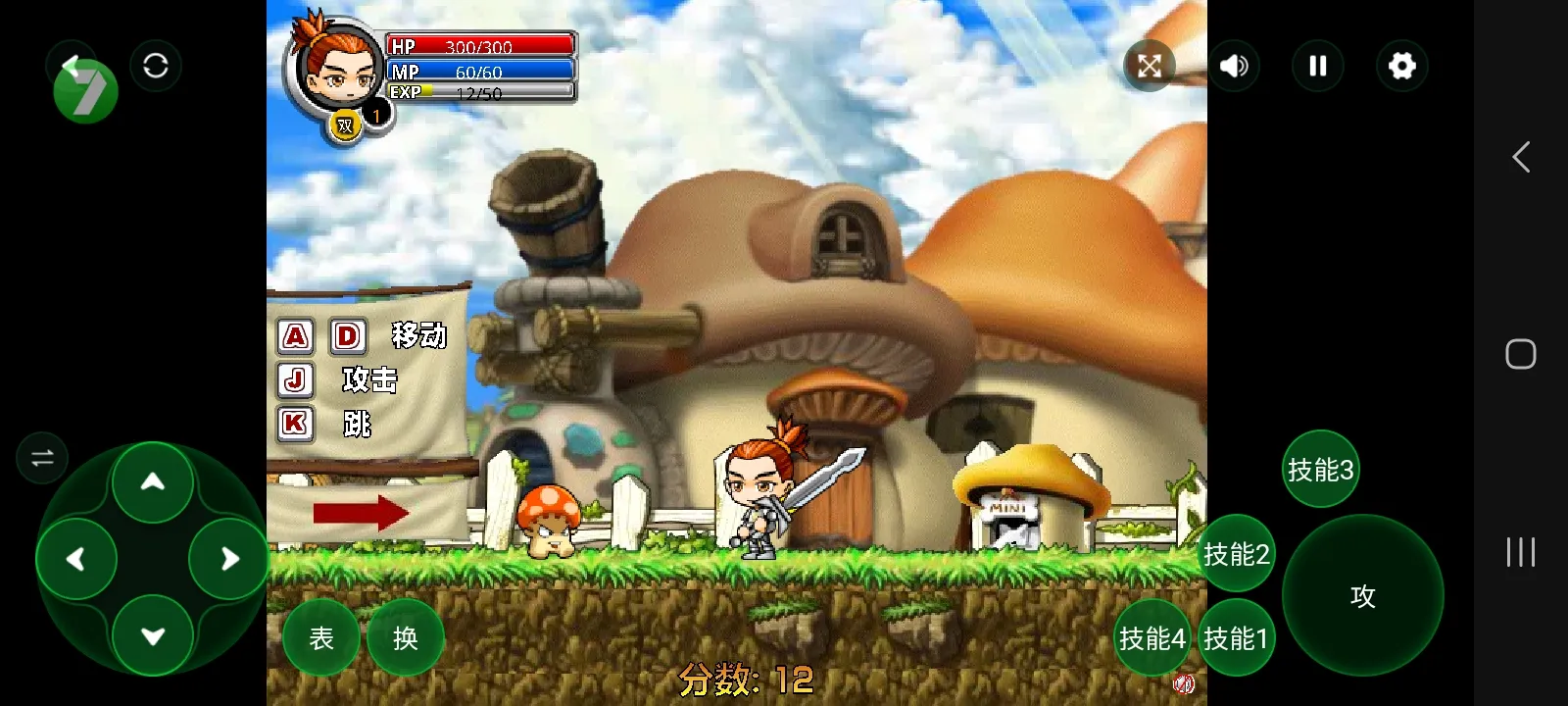Reload the game with the refresh icon
This screenshot has height=706, width=1568.
click(x=156, y=66)
